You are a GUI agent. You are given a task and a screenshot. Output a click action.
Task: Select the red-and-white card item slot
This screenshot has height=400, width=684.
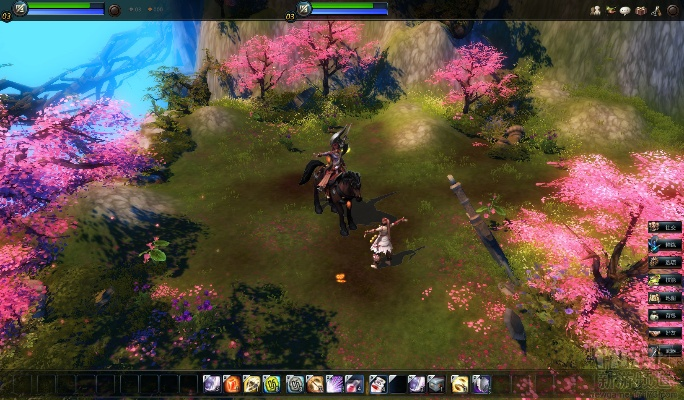click(377, 383)
